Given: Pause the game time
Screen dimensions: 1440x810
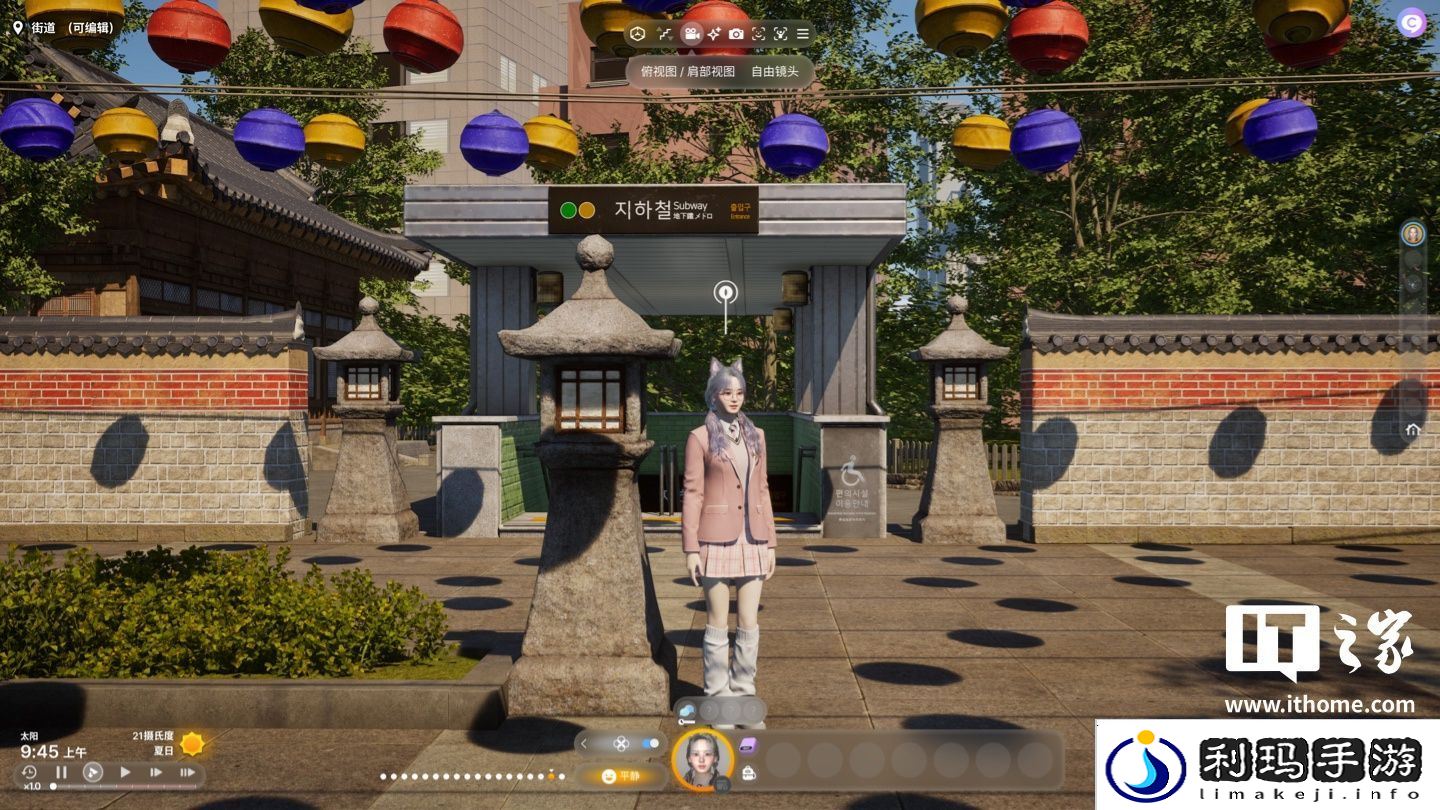Looking at the screenshot, I should 61,772.
